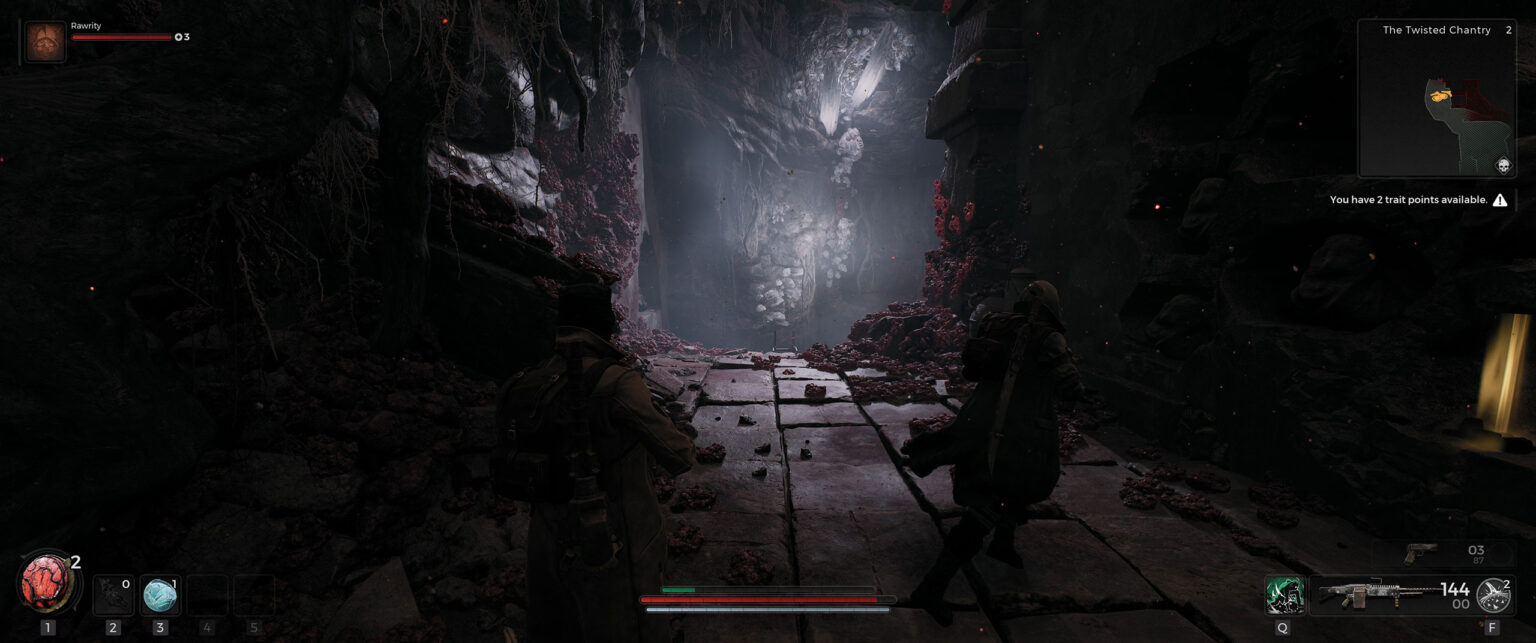Select the dimmed consumable slot showing 0
The height and width of the screenshot is (643, 1536).
point(112,595)
